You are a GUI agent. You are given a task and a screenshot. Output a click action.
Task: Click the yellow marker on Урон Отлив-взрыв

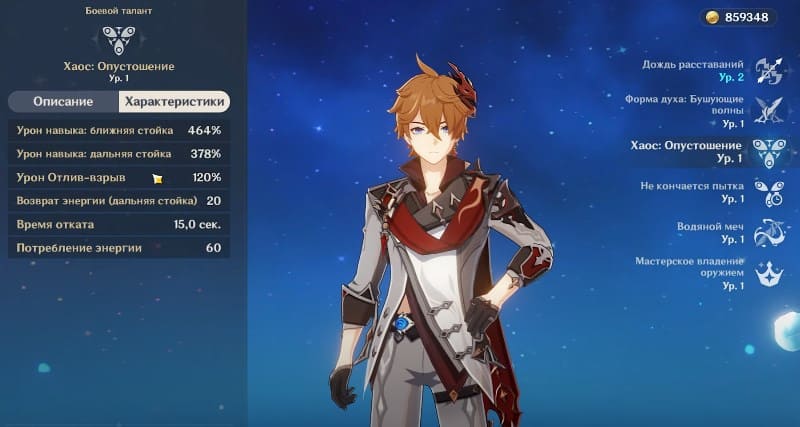point(157,178)
